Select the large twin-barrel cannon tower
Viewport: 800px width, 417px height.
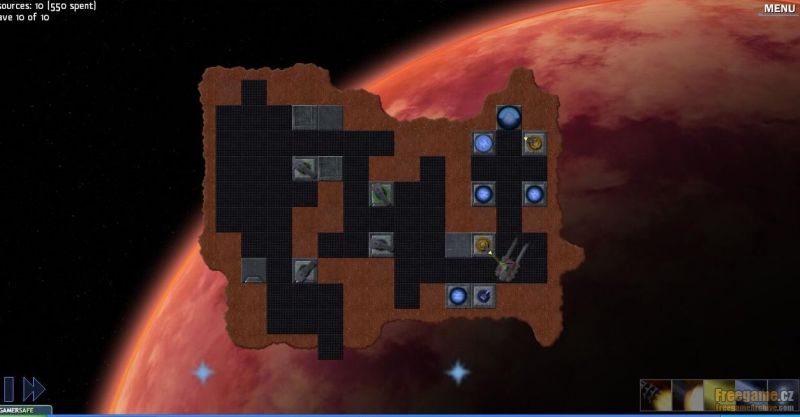coord(510,263)
